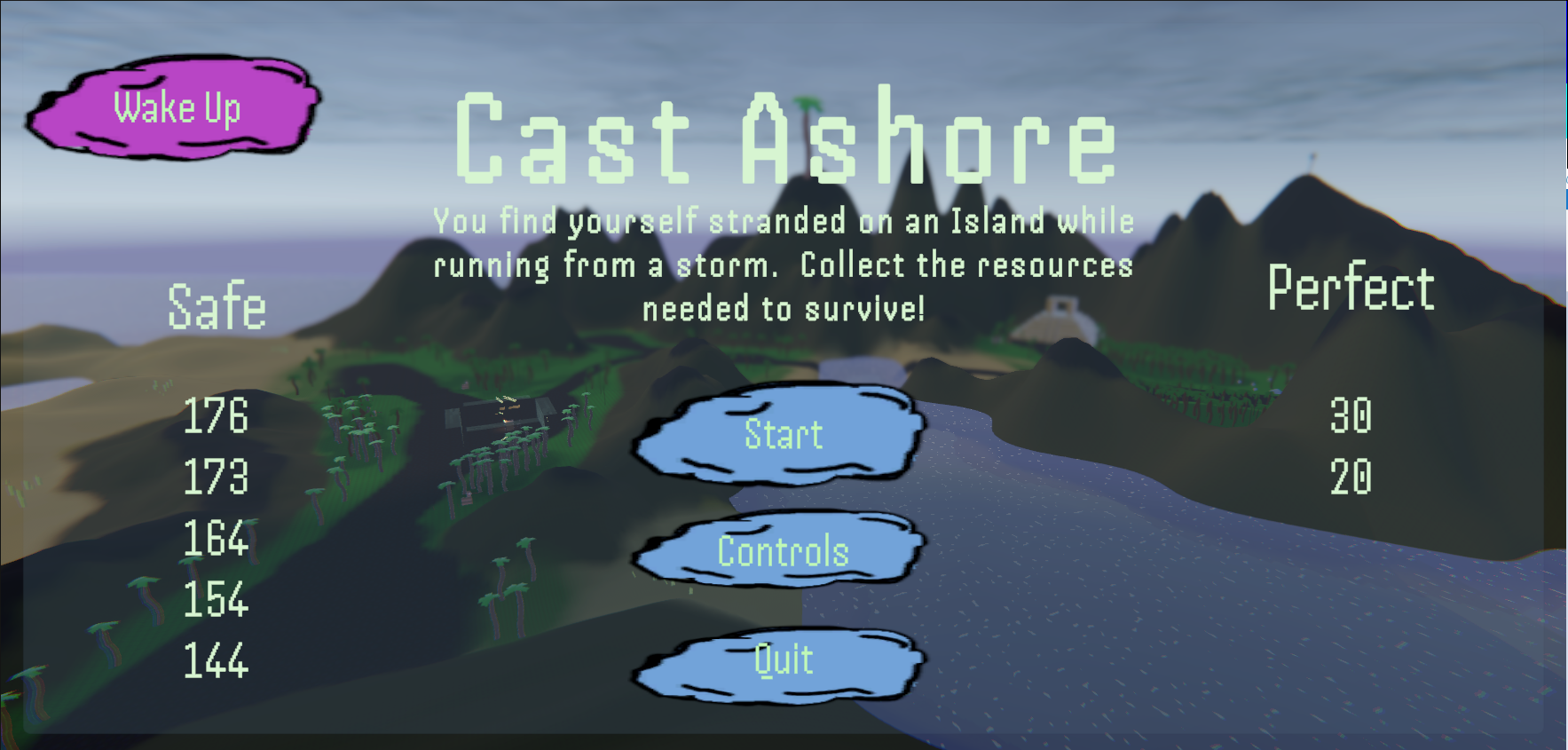This screenshot has height=750, width=1568.
Task: Select the Safe leaderboard header
Action: point(217,307)
